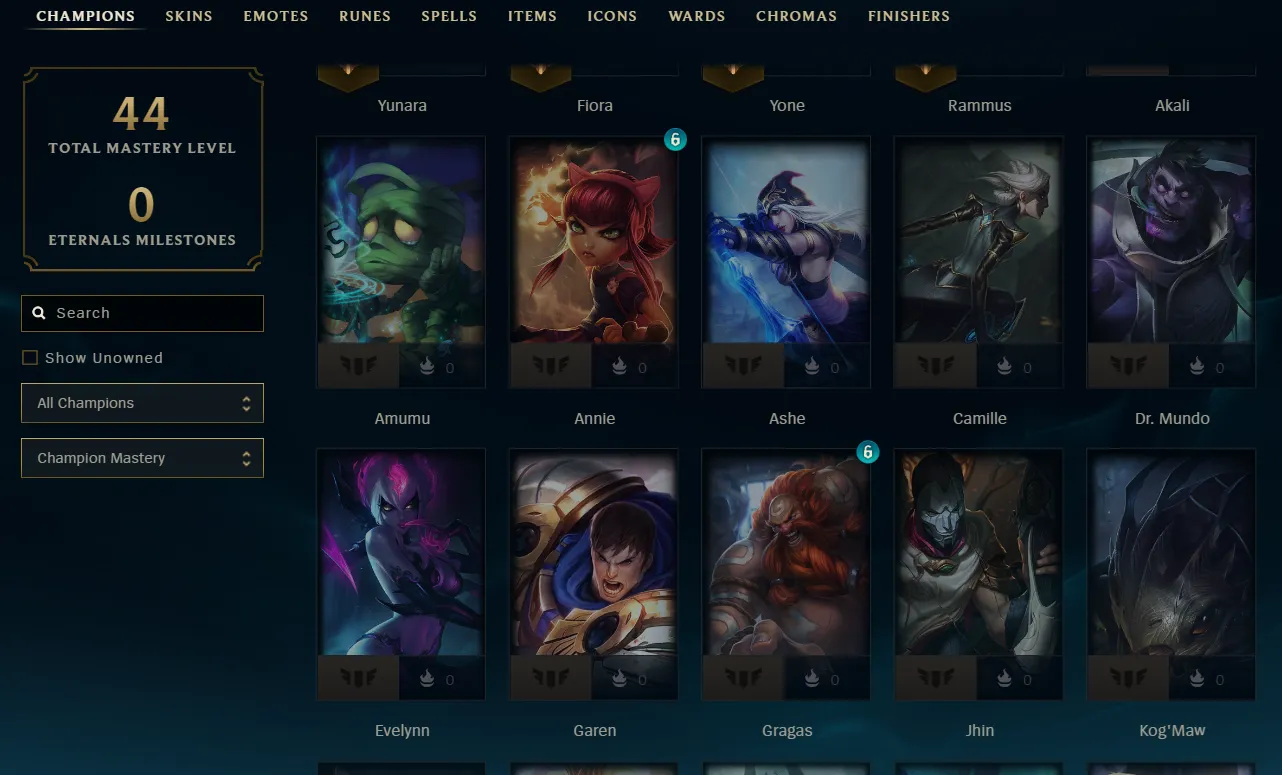Viewport: 1282px width, 775px height.
Task: Open the Icons tab
Action: click(x=612, y=16)
